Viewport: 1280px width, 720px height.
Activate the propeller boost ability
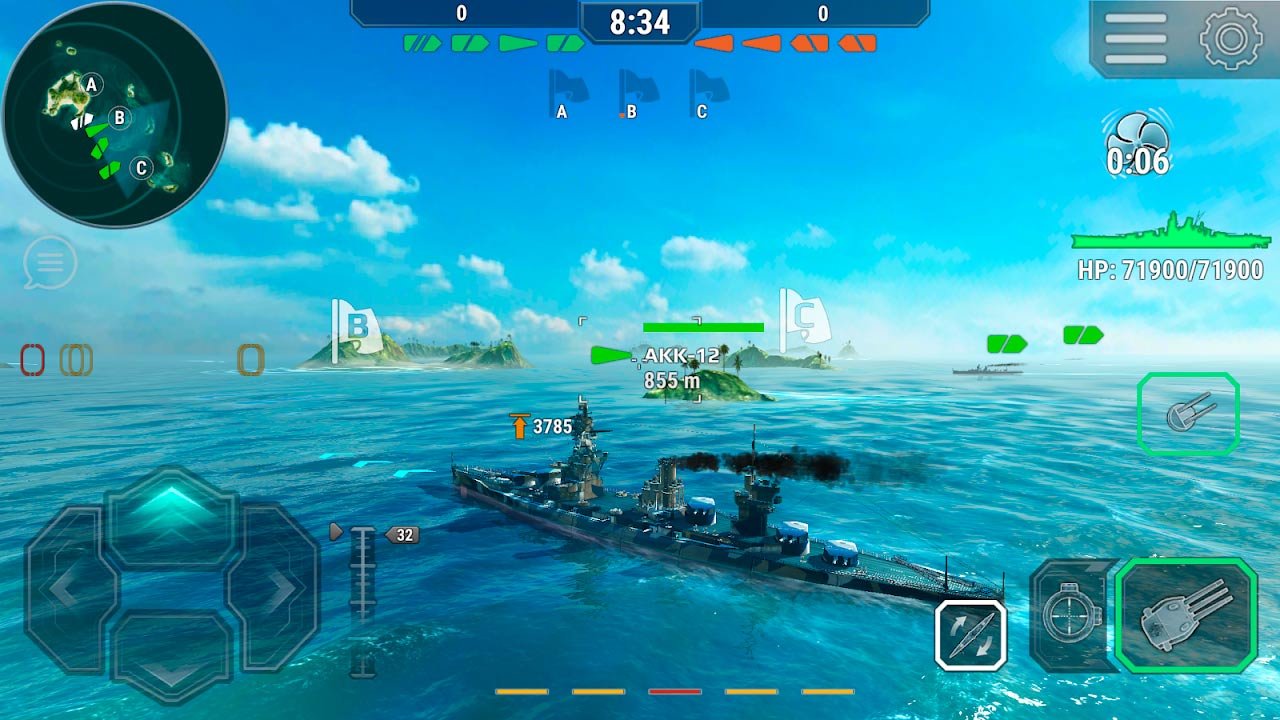[x=1137, y=146]
